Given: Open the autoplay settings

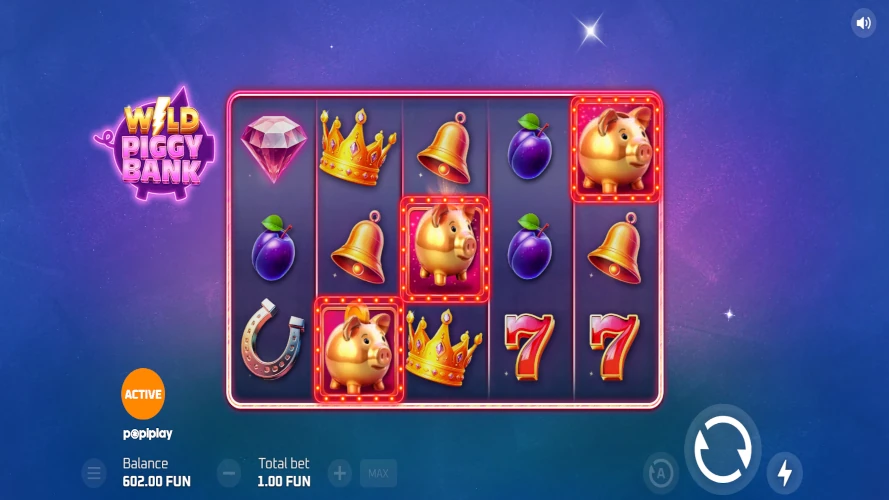Looking at the screenshot, I should pyautogui.click(x=660, y=472).
